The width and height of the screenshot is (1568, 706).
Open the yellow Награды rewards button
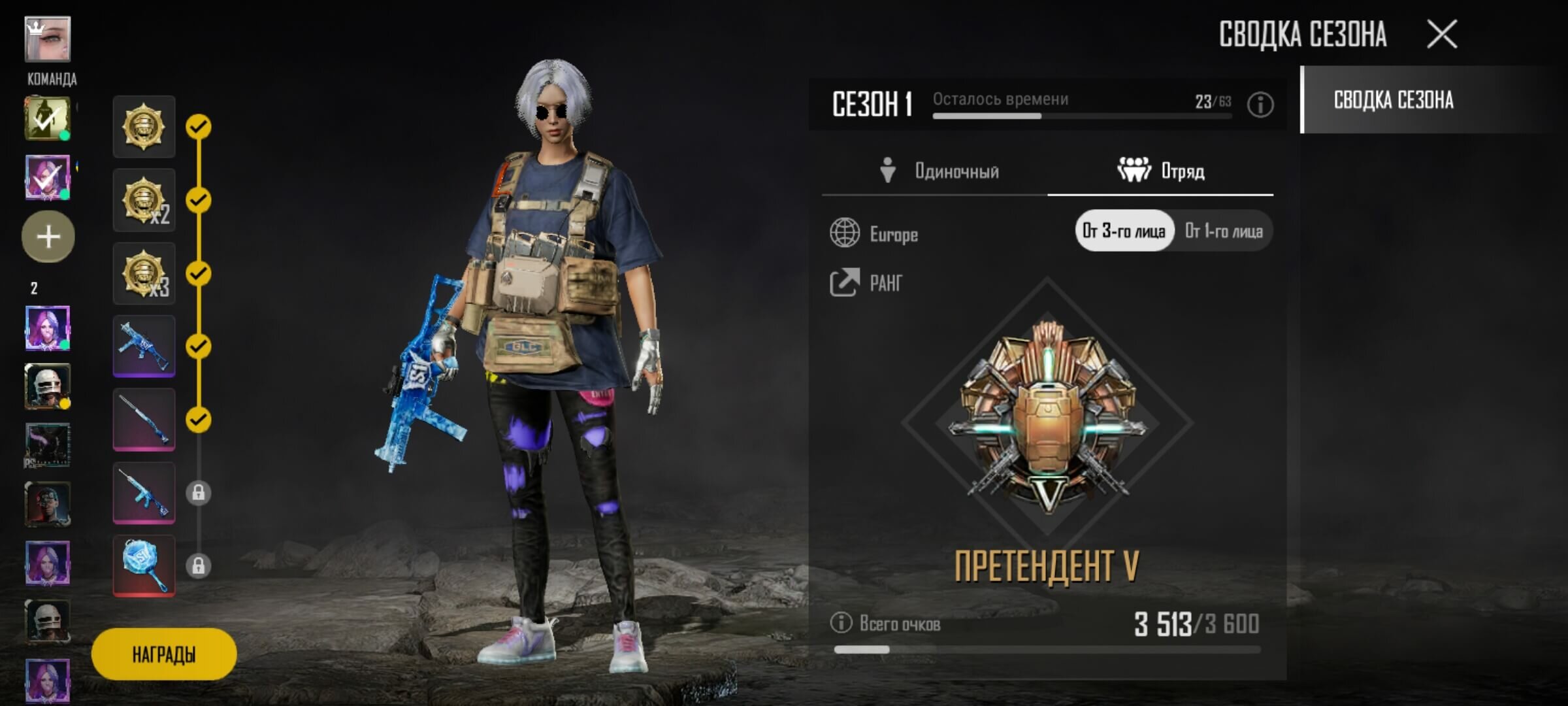(164, 654)
